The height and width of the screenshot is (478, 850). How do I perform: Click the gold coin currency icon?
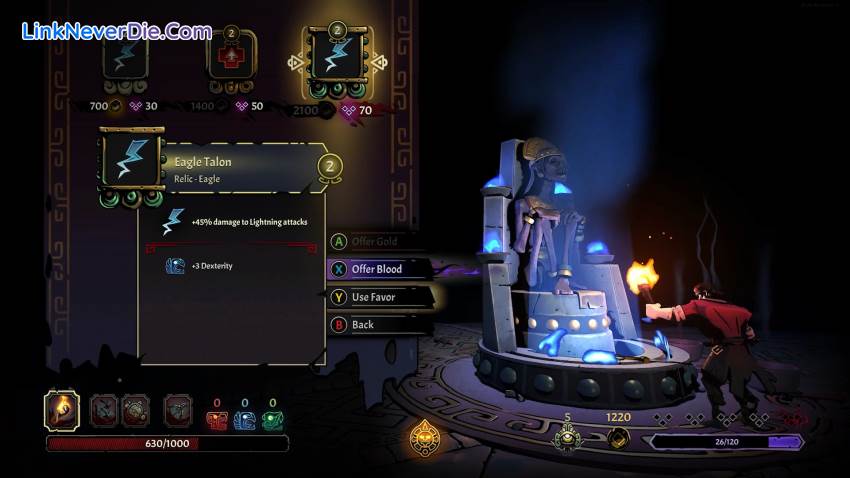click(x=620, y=438)
